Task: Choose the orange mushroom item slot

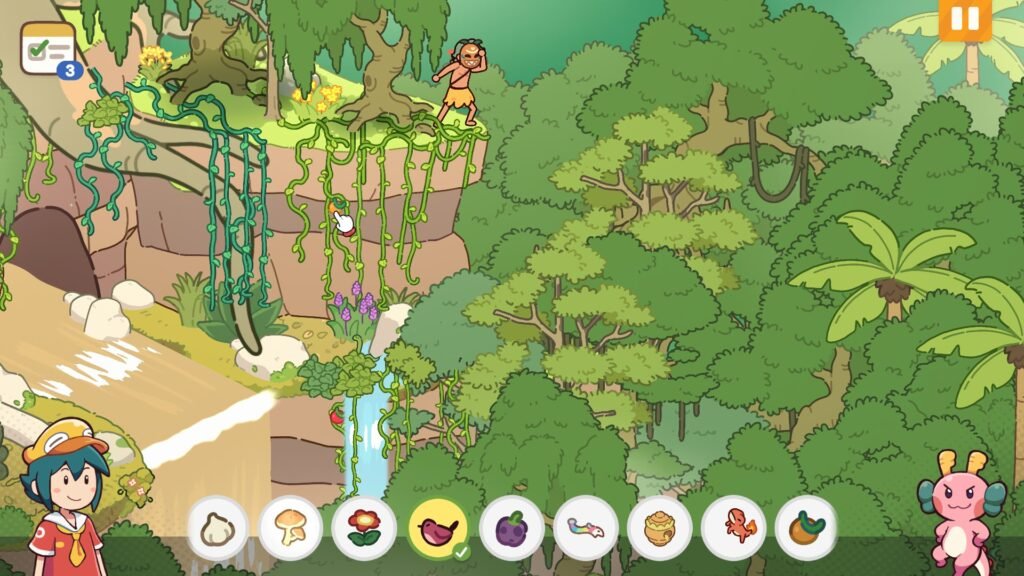Action: click(x=291, y=528)
